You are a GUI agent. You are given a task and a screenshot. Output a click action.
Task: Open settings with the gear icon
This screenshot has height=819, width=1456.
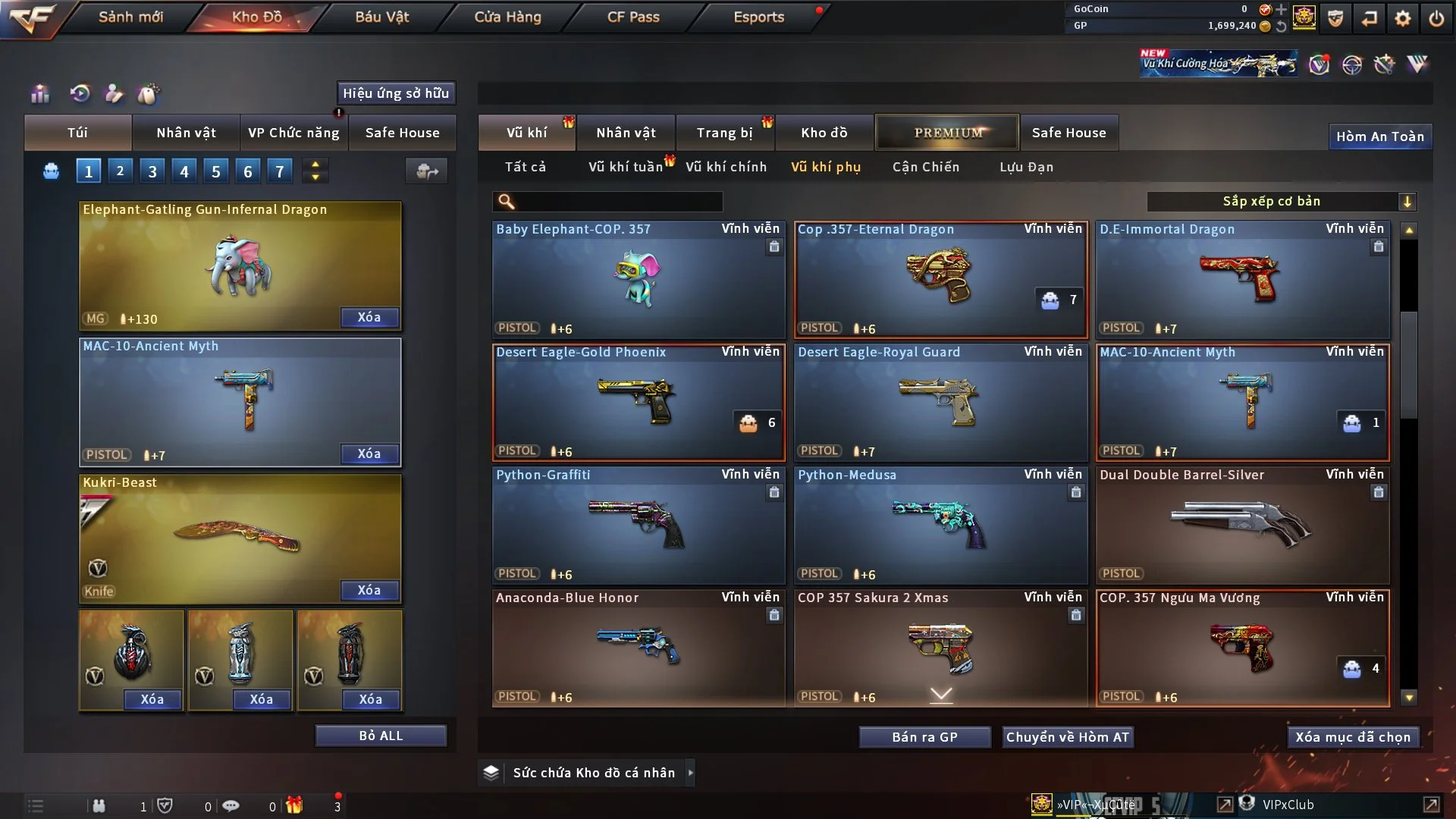click(x=1403, y=18)
